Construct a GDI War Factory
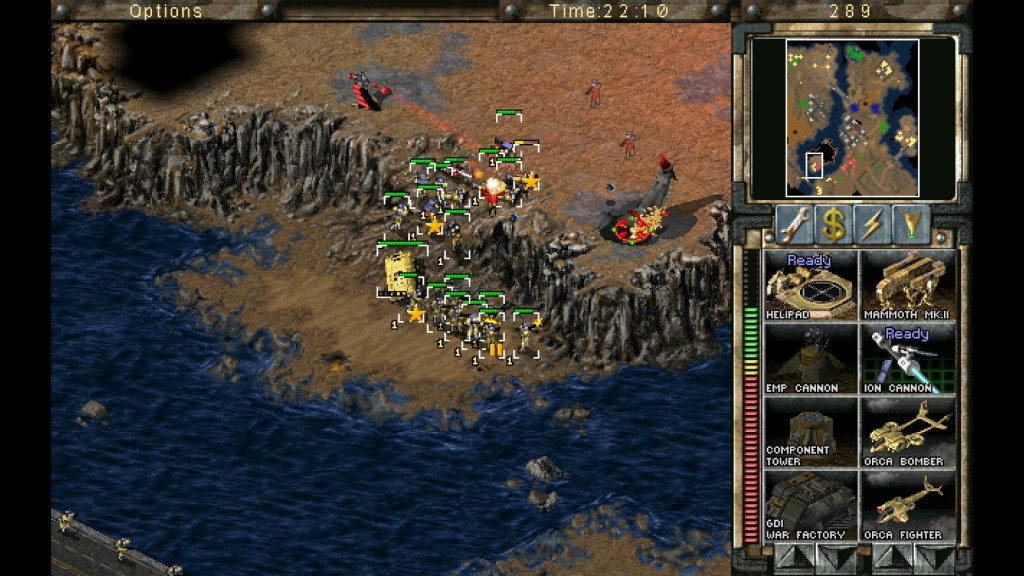1024x576 pixels. point(811,506)
